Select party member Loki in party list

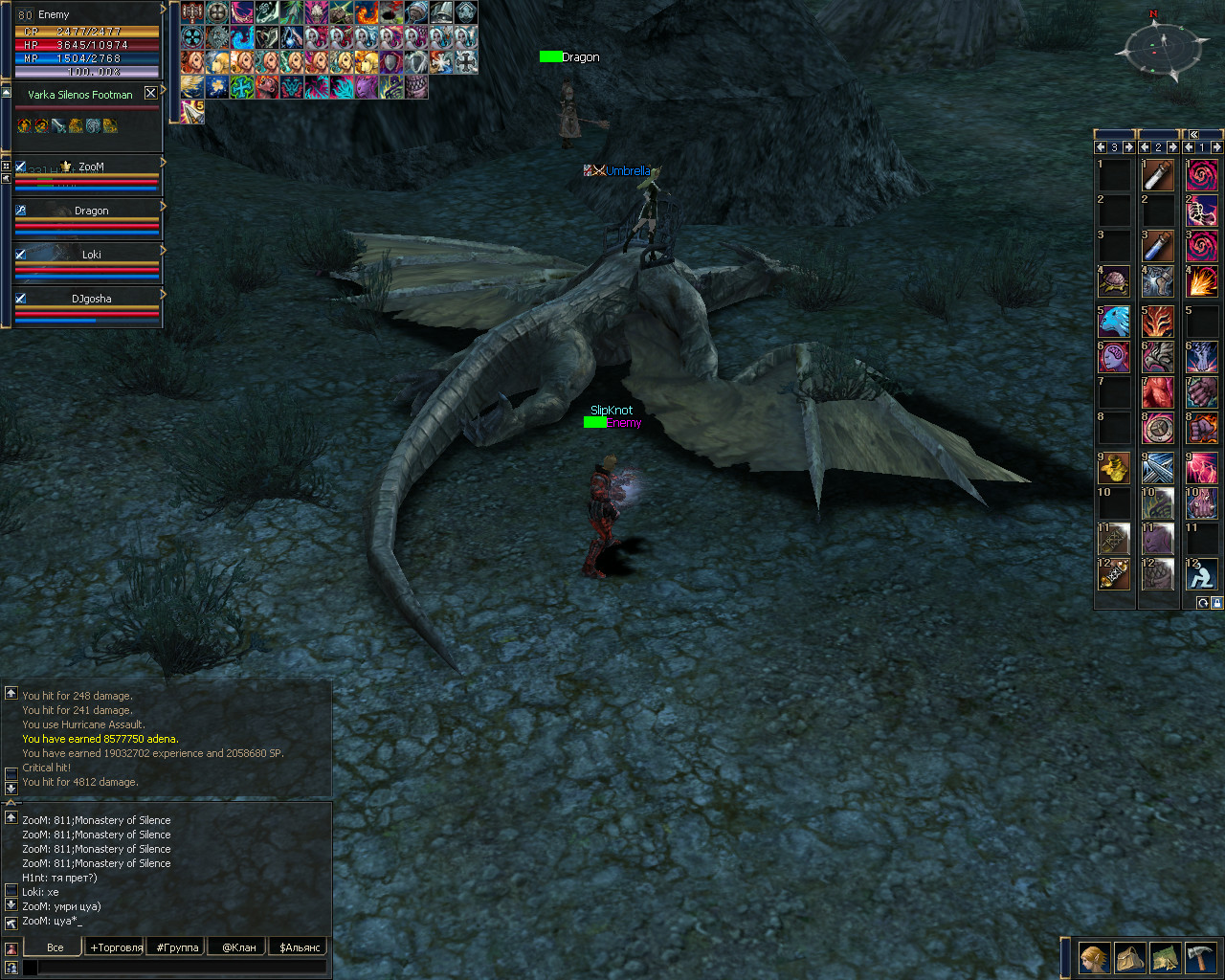click(91, 255)
